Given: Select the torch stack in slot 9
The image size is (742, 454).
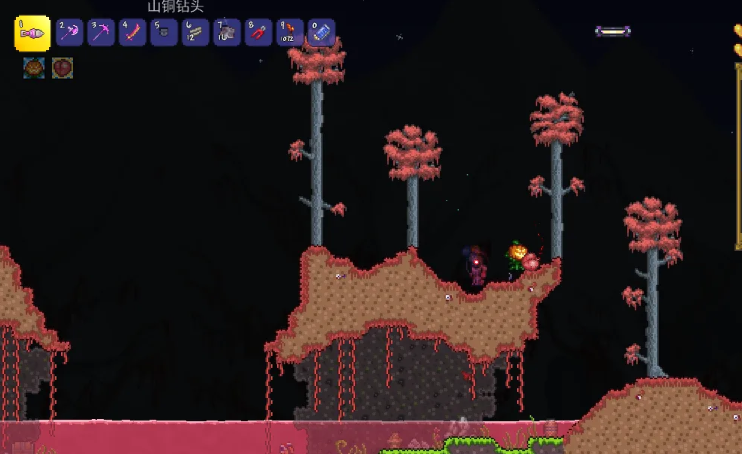Looking at the screenshot, I should (x=290, y=33).
